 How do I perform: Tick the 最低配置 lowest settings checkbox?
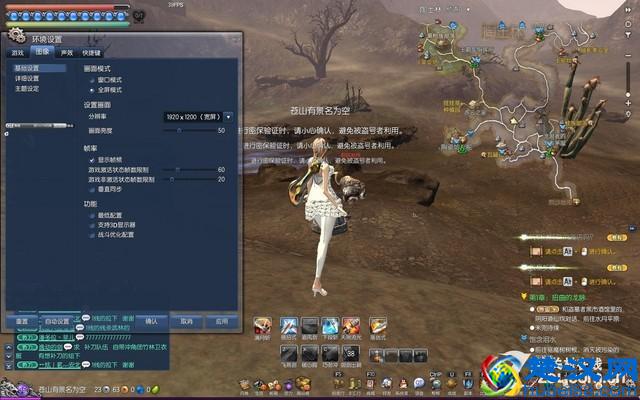[92, 215]
